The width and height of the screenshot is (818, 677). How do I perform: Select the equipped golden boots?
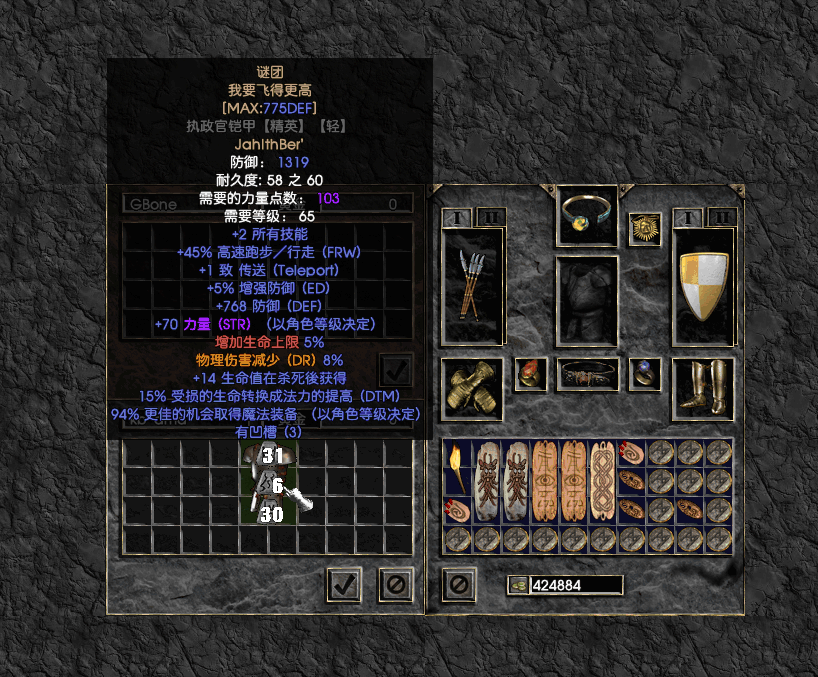[703, 389]
